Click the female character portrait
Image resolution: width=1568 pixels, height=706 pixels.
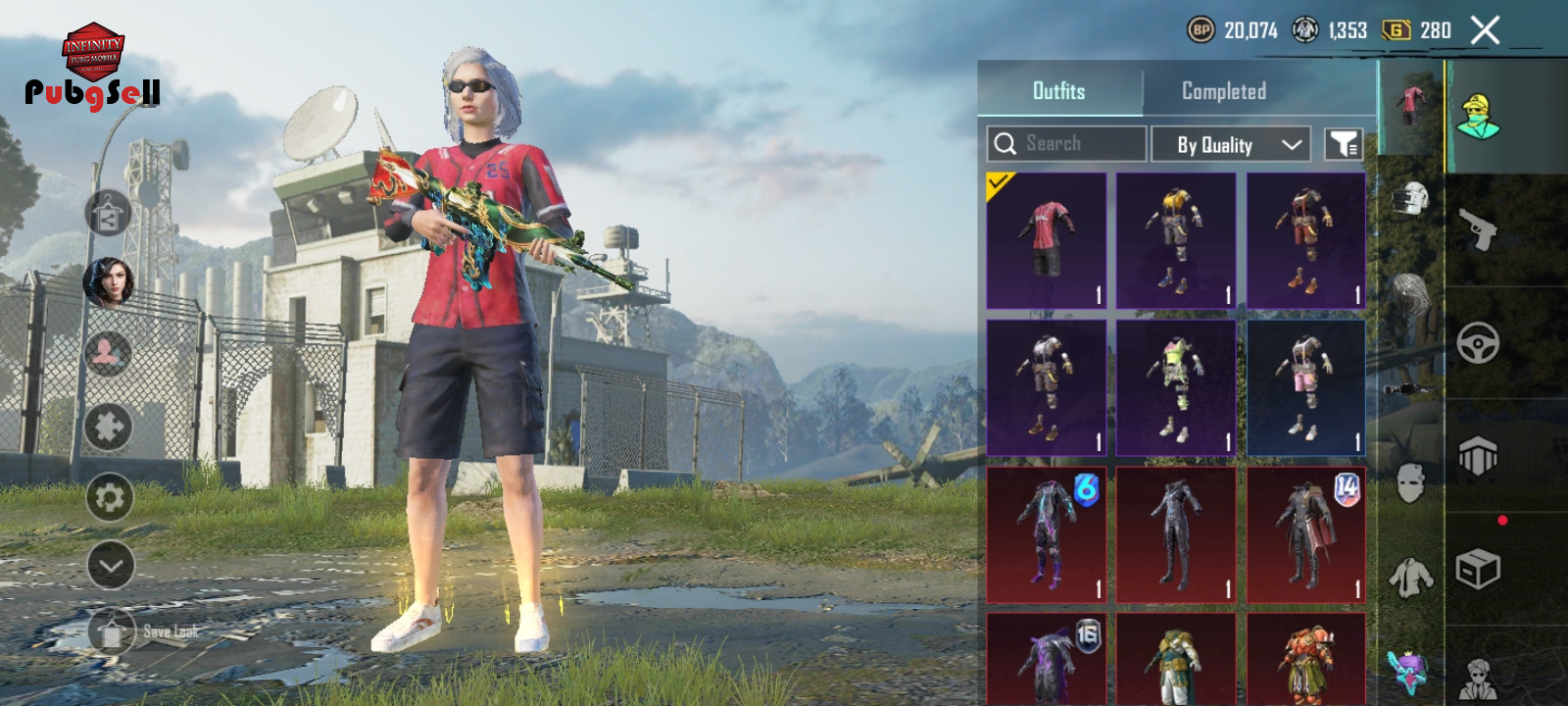point(108,282)
